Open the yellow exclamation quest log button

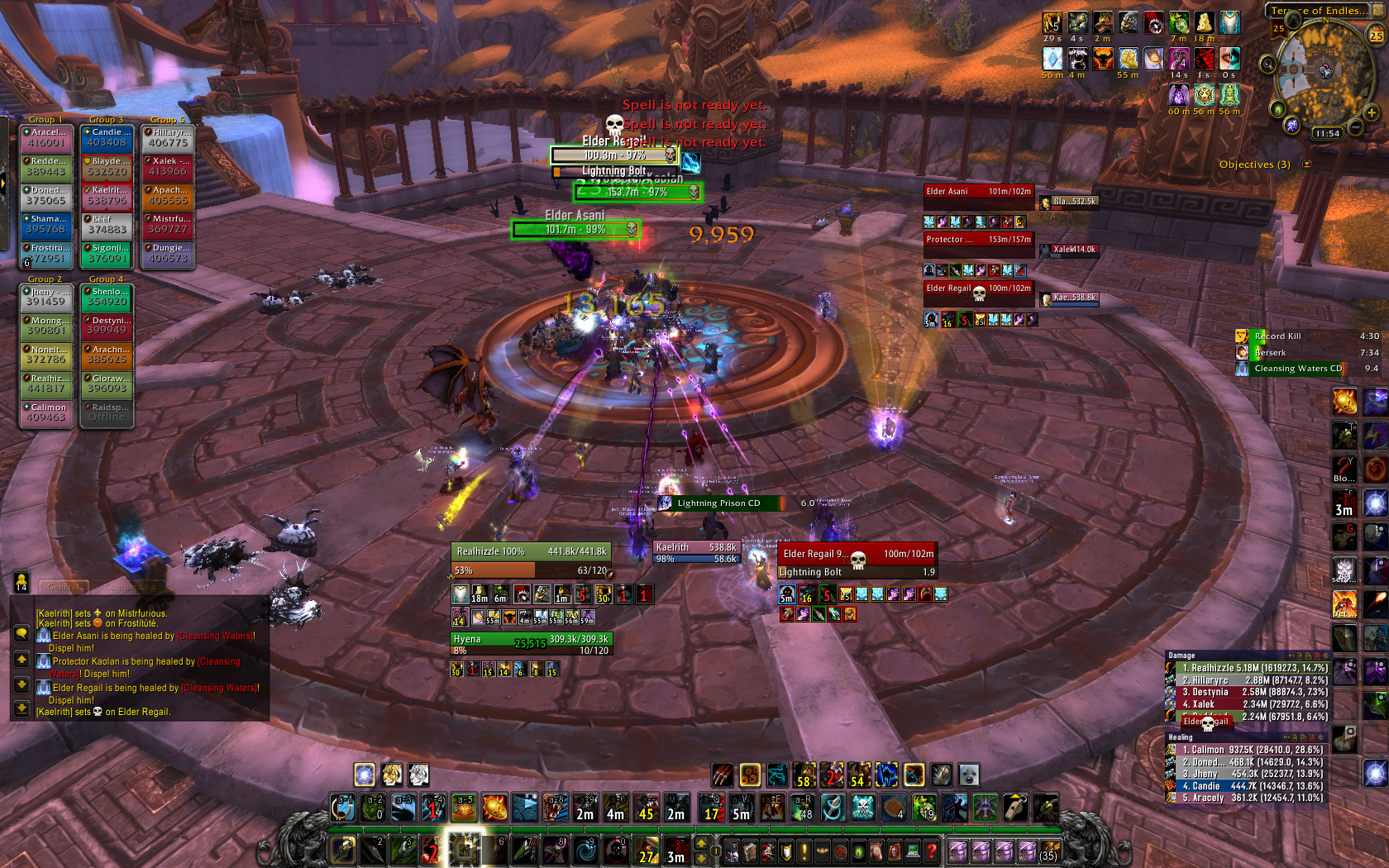tap(804, 851)
